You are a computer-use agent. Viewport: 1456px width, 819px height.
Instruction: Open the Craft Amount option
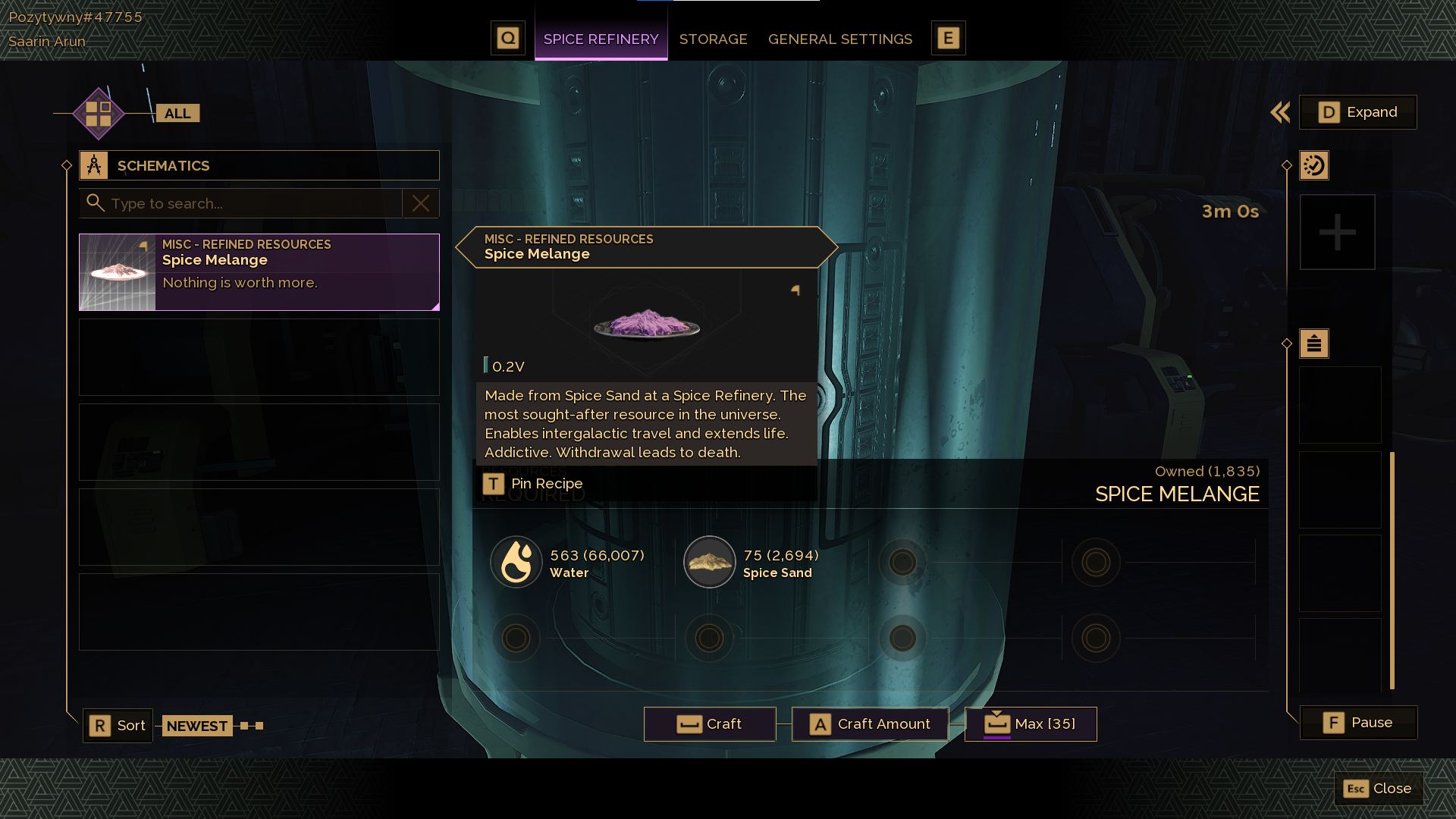click(870, 724)
